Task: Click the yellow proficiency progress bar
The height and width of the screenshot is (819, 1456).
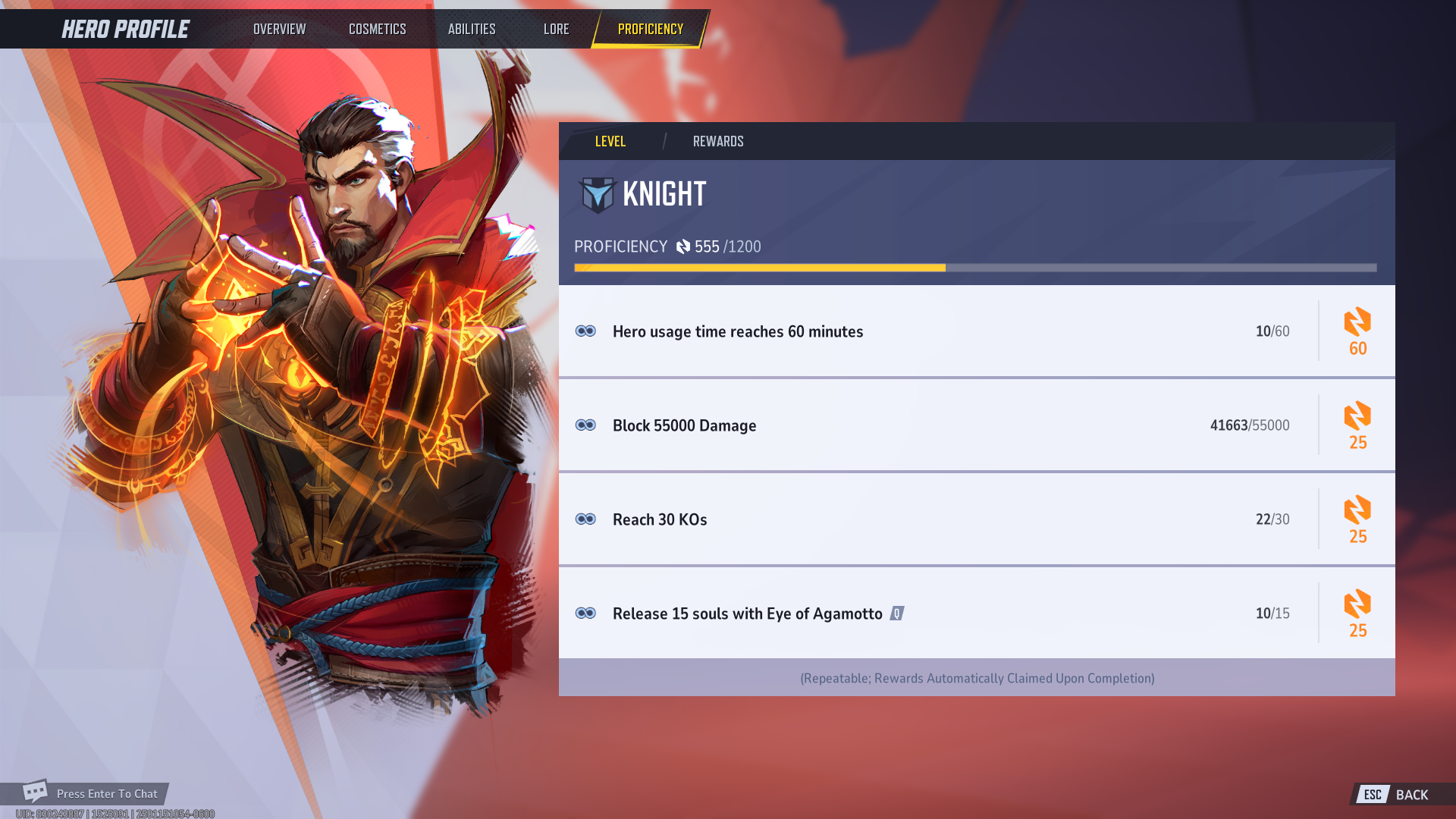Action: pyautogui.click(x=758, y=267)
